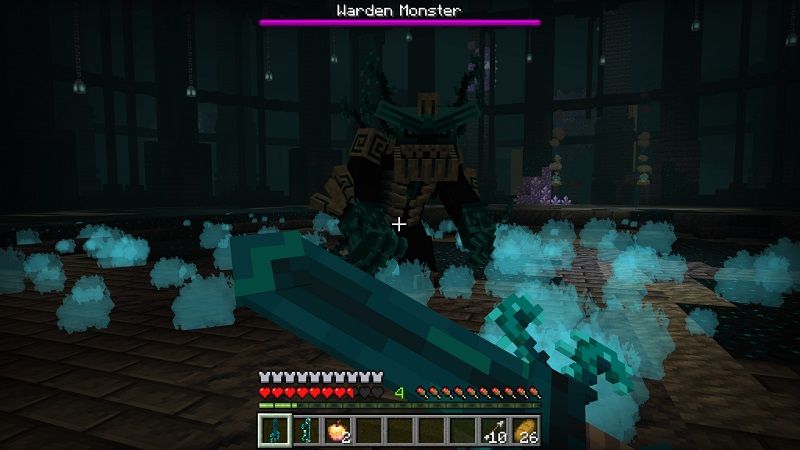This screenshot has height=450, width=800.
Task: Choose the golden apple slot
Action: [336, 430]
